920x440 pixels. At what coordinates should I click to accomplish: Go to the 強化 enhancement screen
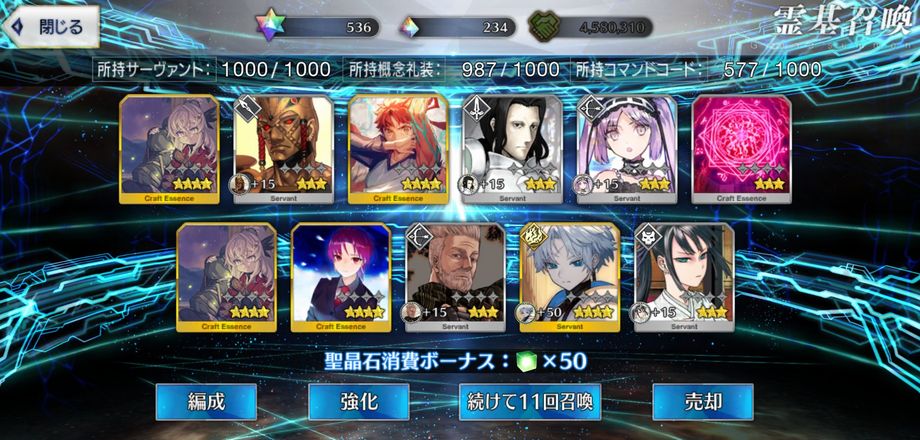357,402
